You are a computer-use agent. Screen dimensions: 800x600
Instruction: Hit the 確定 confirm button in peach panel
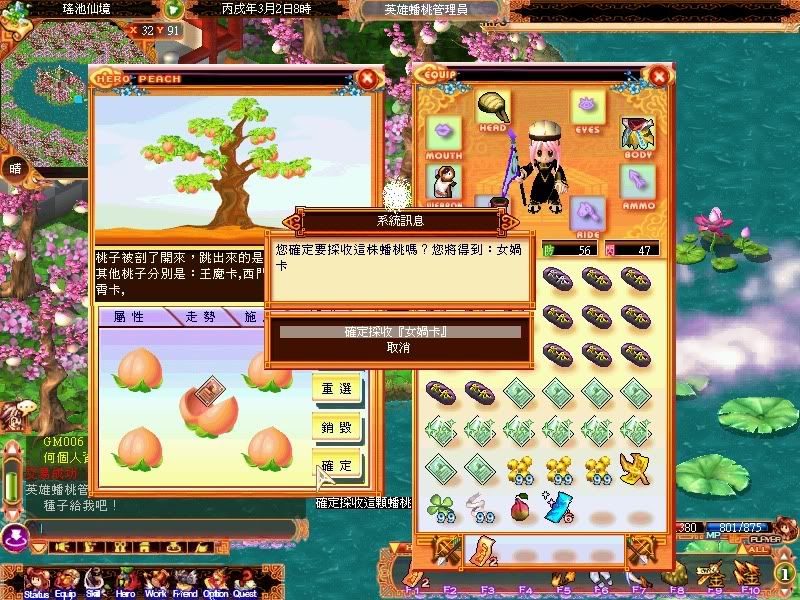pyautogui.click(x=337, y=465)
